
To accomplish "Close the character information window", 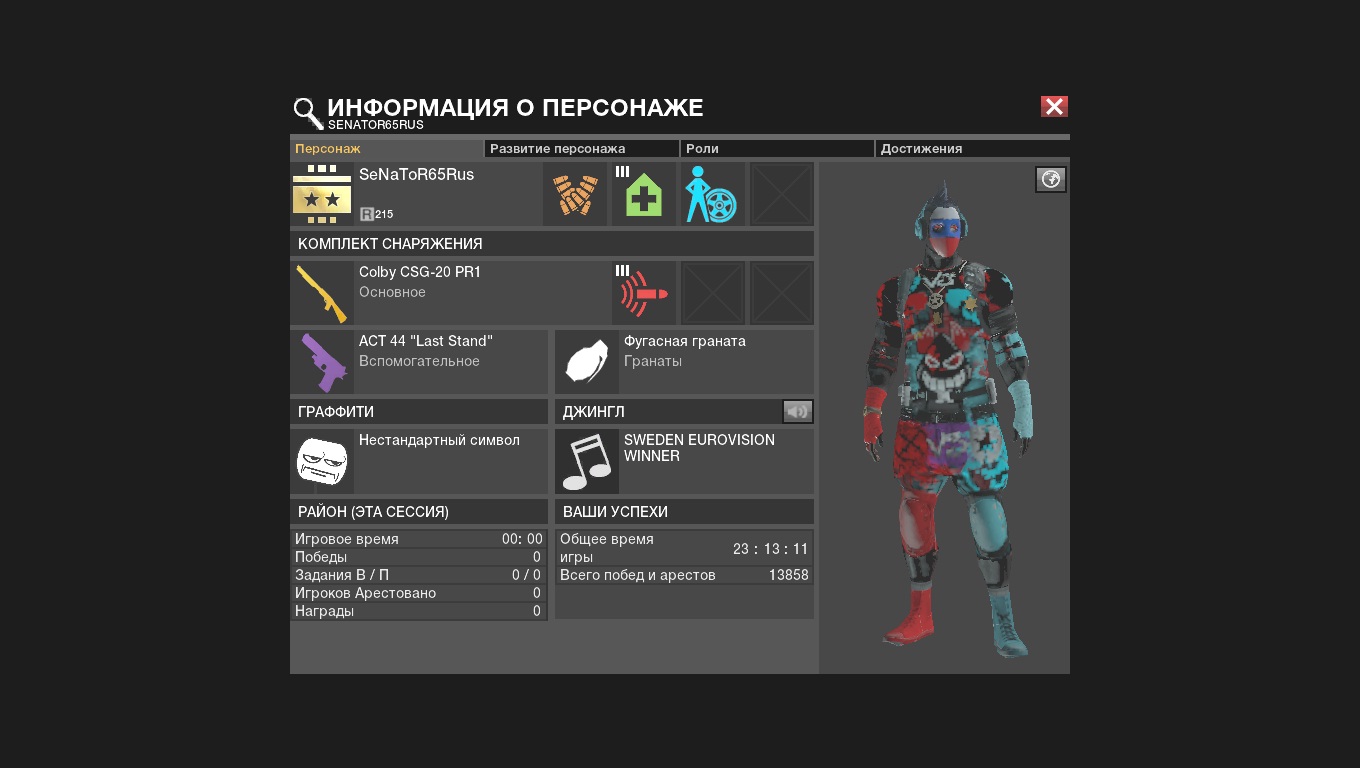I will point(1054,107).
